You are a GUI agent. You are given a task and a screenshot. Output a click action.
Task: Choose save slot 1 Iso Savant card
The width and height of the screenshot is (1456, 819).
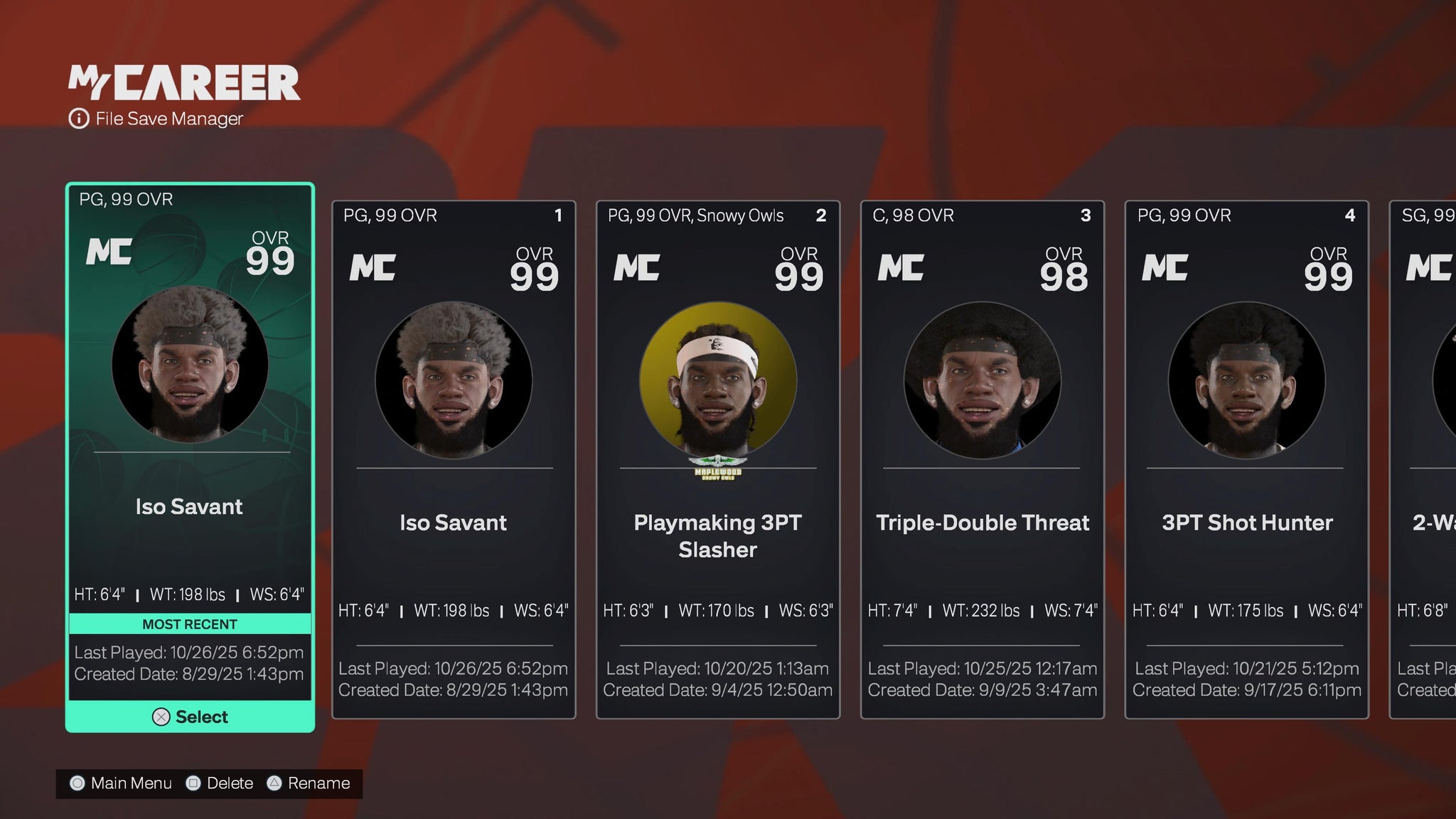[454, 459]
